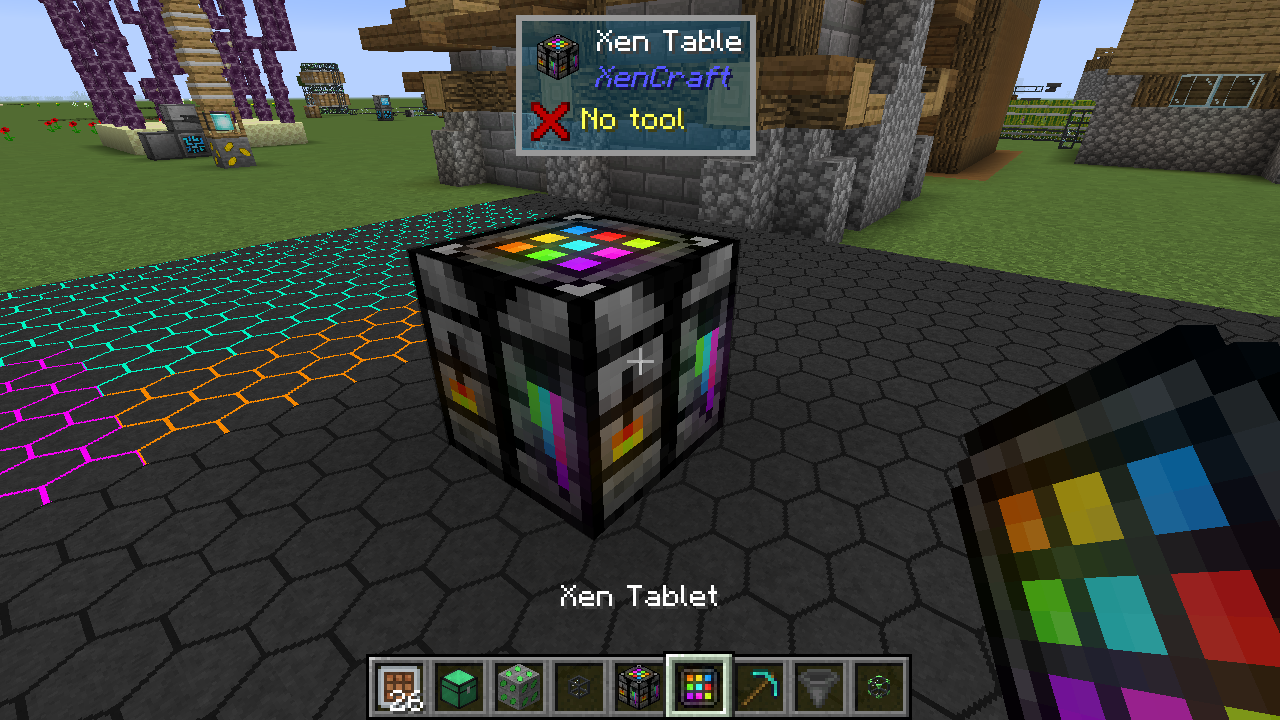Select the green-spotted stone block slot
This screenshot has height=720, width=1280.
click(x=520, y=686)
